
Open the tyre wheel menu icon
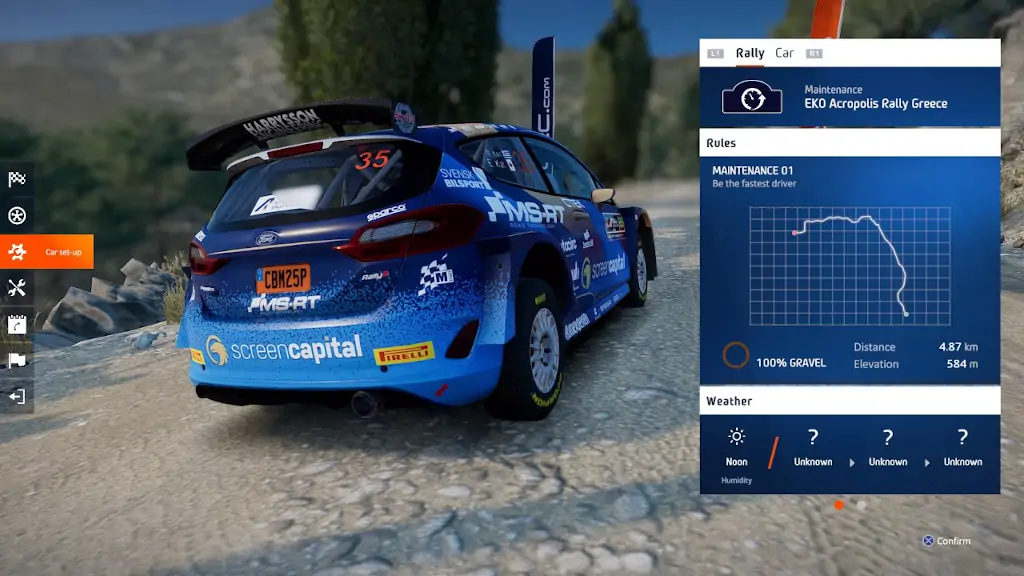pyautogui.click(x=17, y=216)
